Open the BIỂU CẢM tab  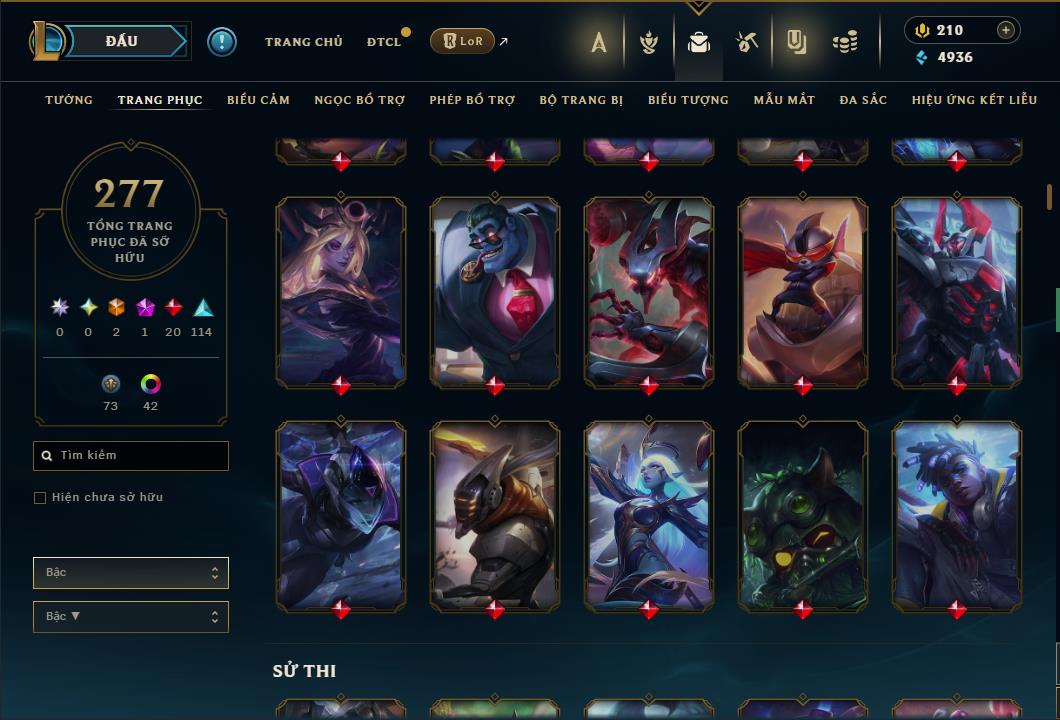pos(258,100)
